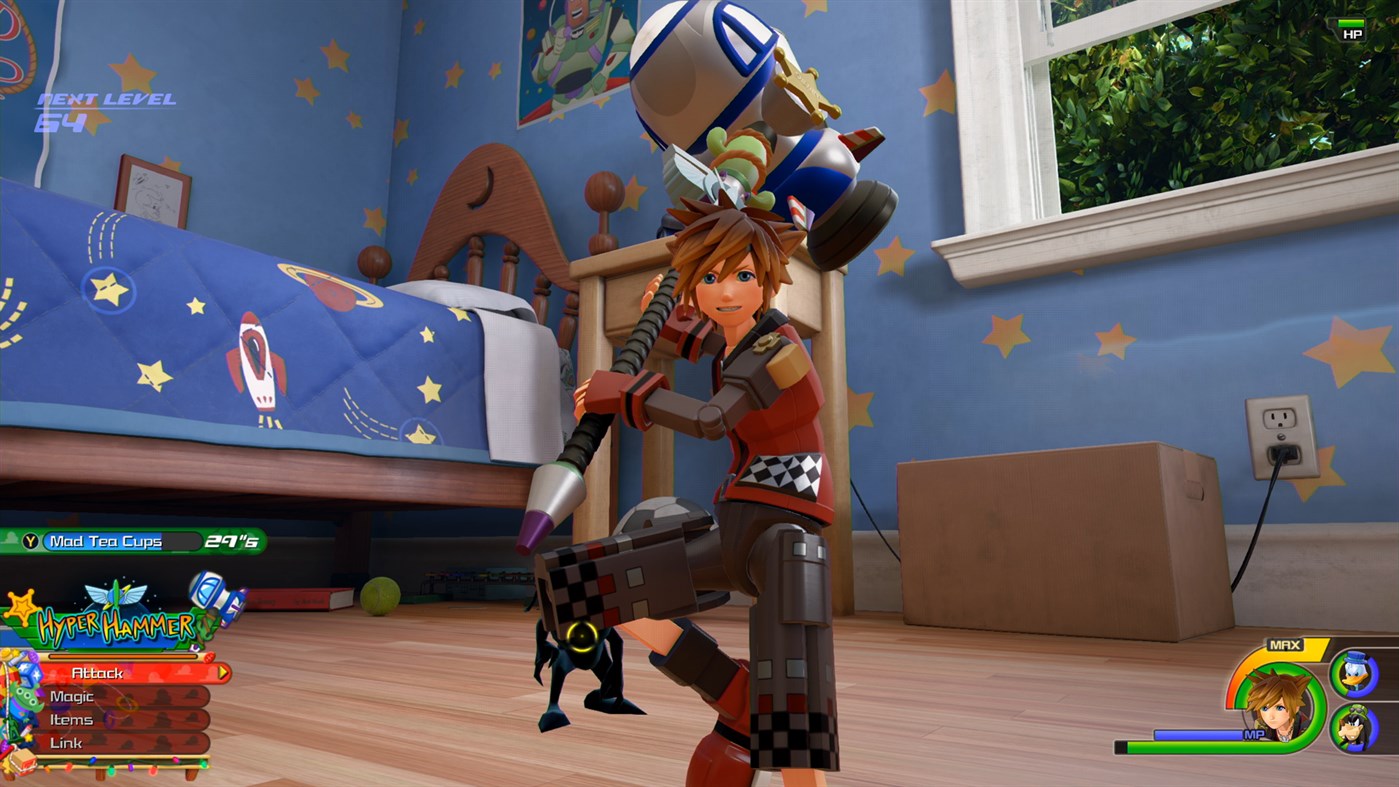Select the Attack command
The height and width of the screenshot is (787, 1399).
tap(98, 672)
